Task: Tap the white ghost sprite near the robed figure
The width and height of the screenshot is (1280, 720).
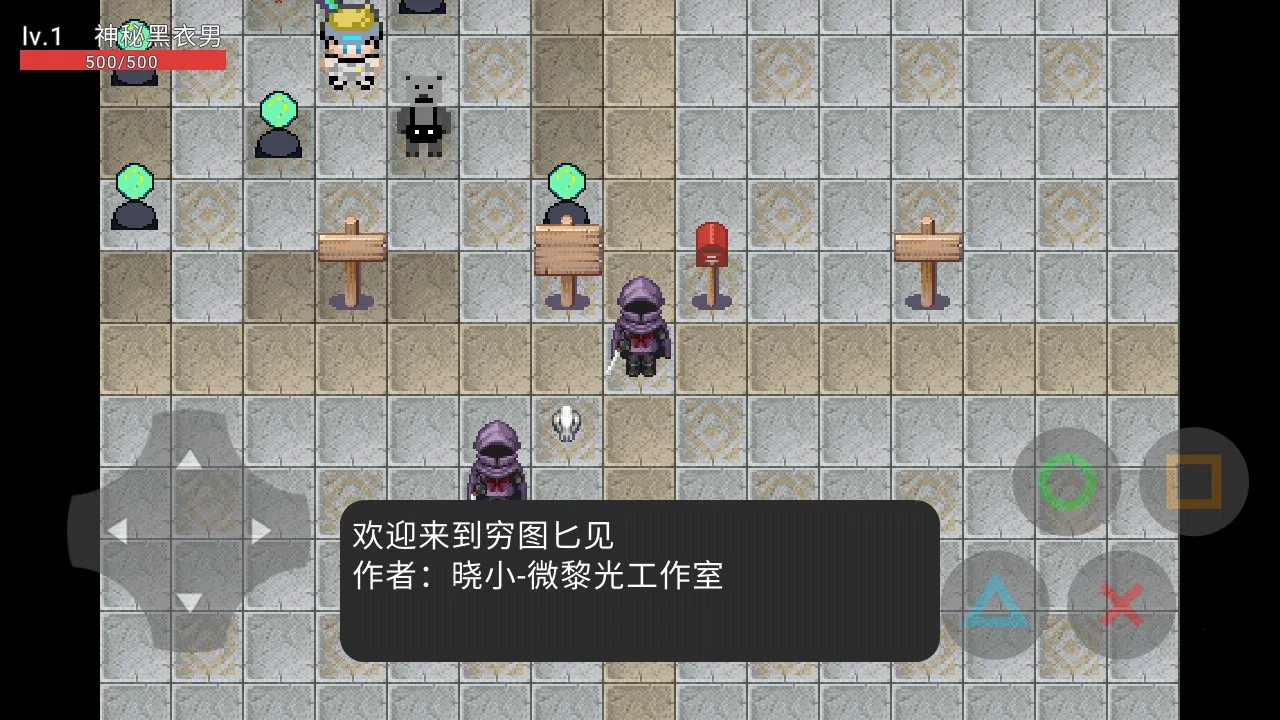Action: 566,425
